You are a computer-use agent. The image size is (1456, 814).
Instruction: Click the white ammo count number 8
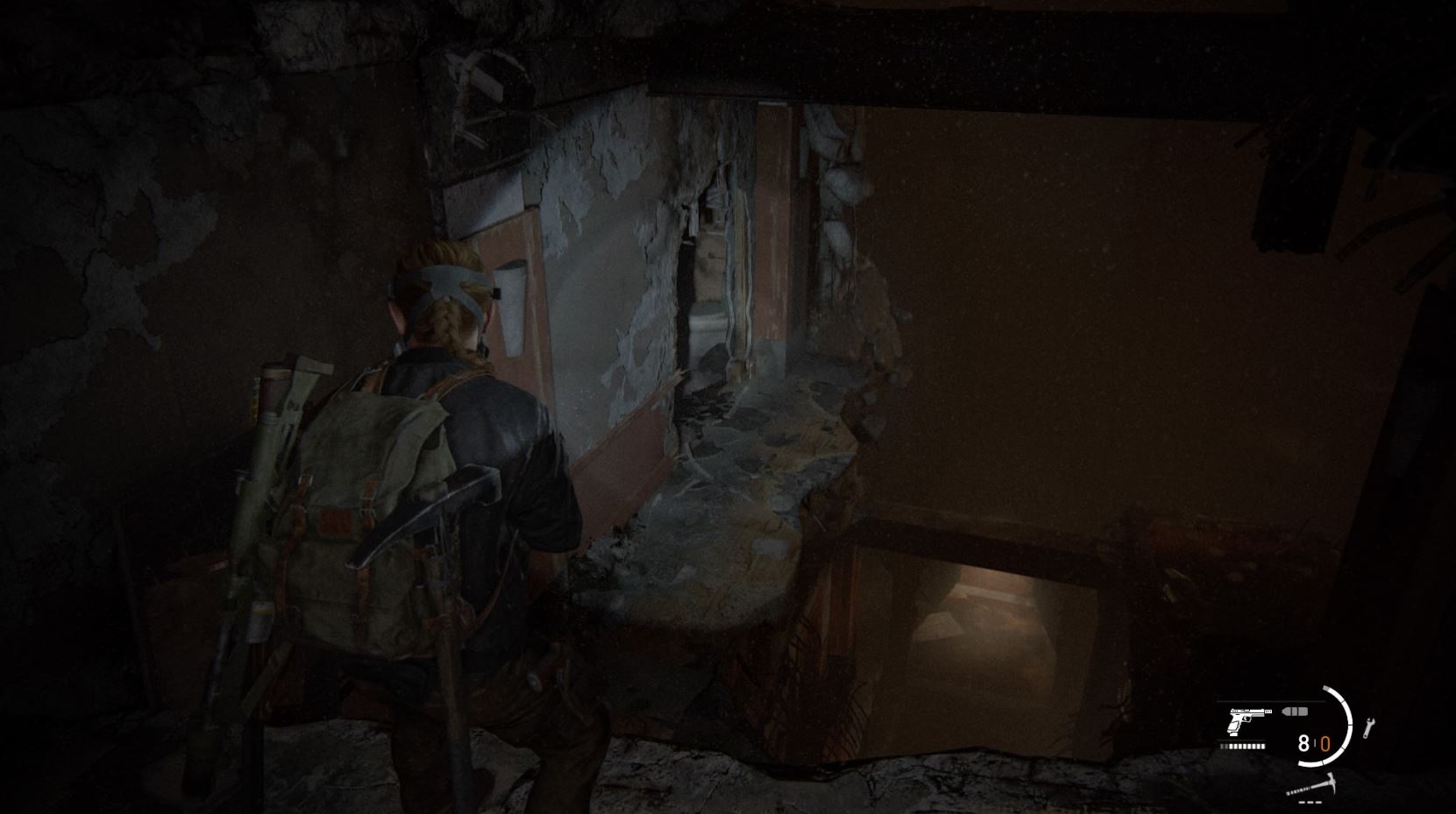(x=1303, y=744)
